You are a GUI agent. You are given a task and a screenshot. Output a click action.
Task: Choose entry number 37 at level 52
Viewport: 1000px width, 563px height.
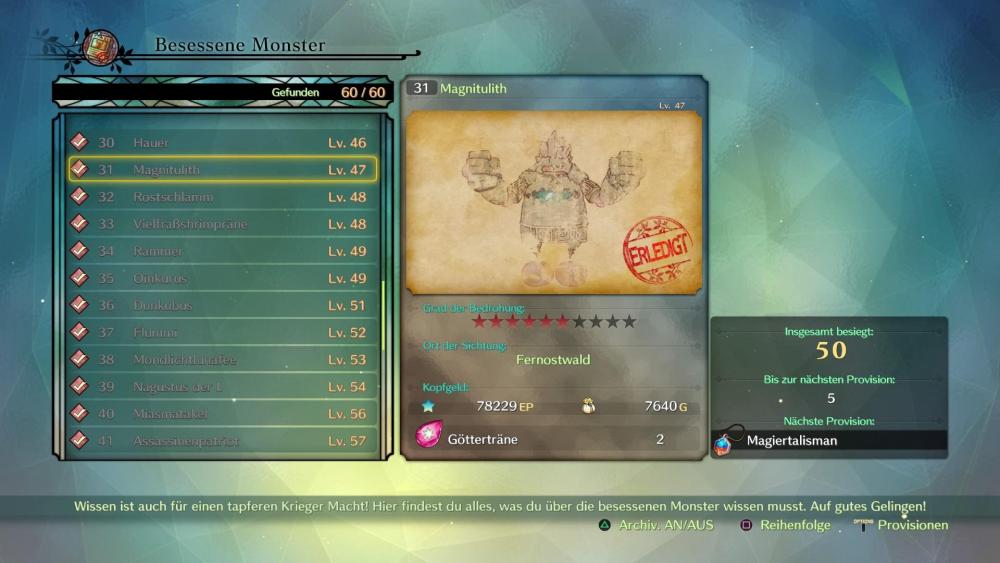(222, 332)
